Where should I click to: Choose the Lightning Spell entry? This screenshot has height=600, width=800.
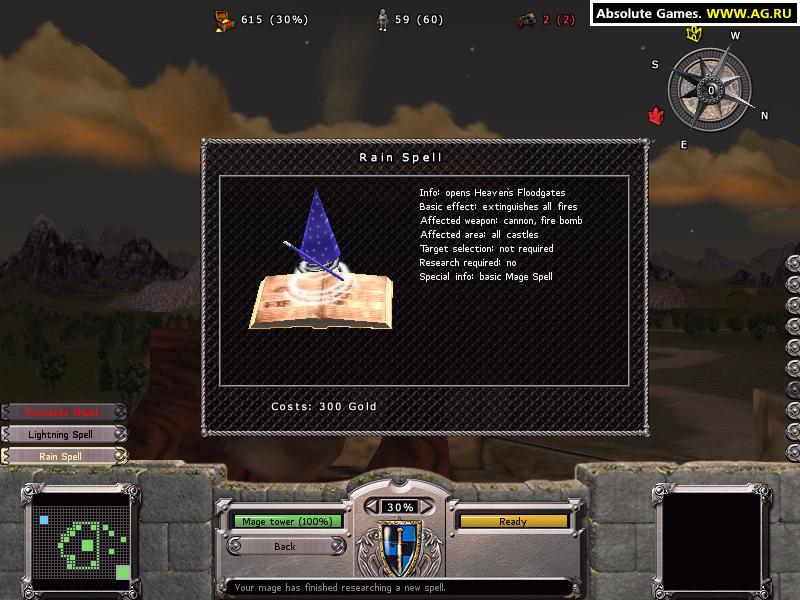click(x=62, y=435)
